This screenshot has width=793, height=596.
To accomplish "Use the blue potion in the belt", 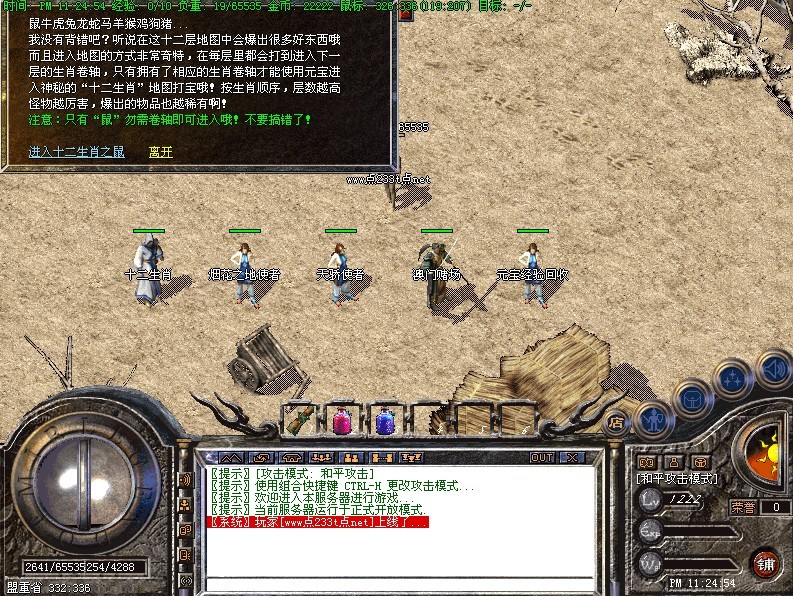I will coord(384,420).
